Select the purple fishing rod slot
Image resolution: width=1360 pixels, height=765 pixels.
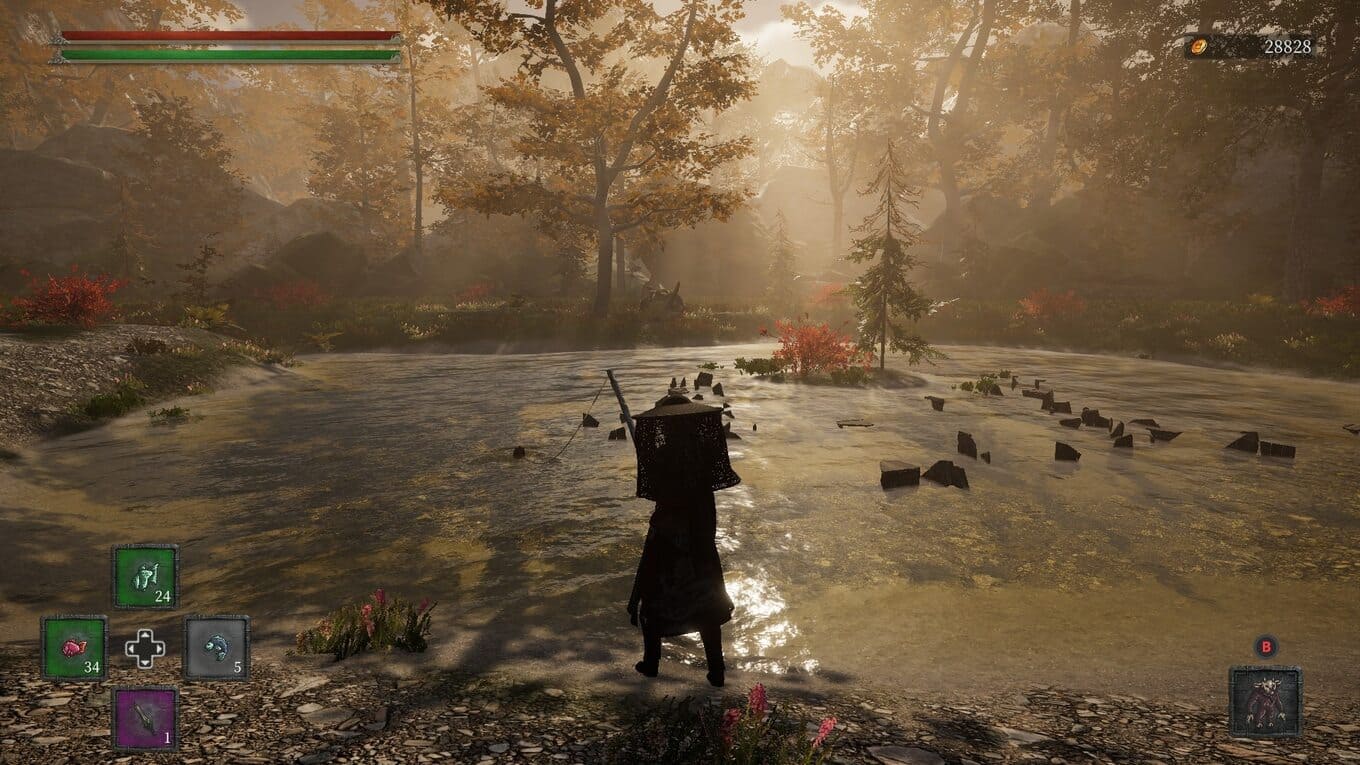pyautogui.click(x=145, y=718)
